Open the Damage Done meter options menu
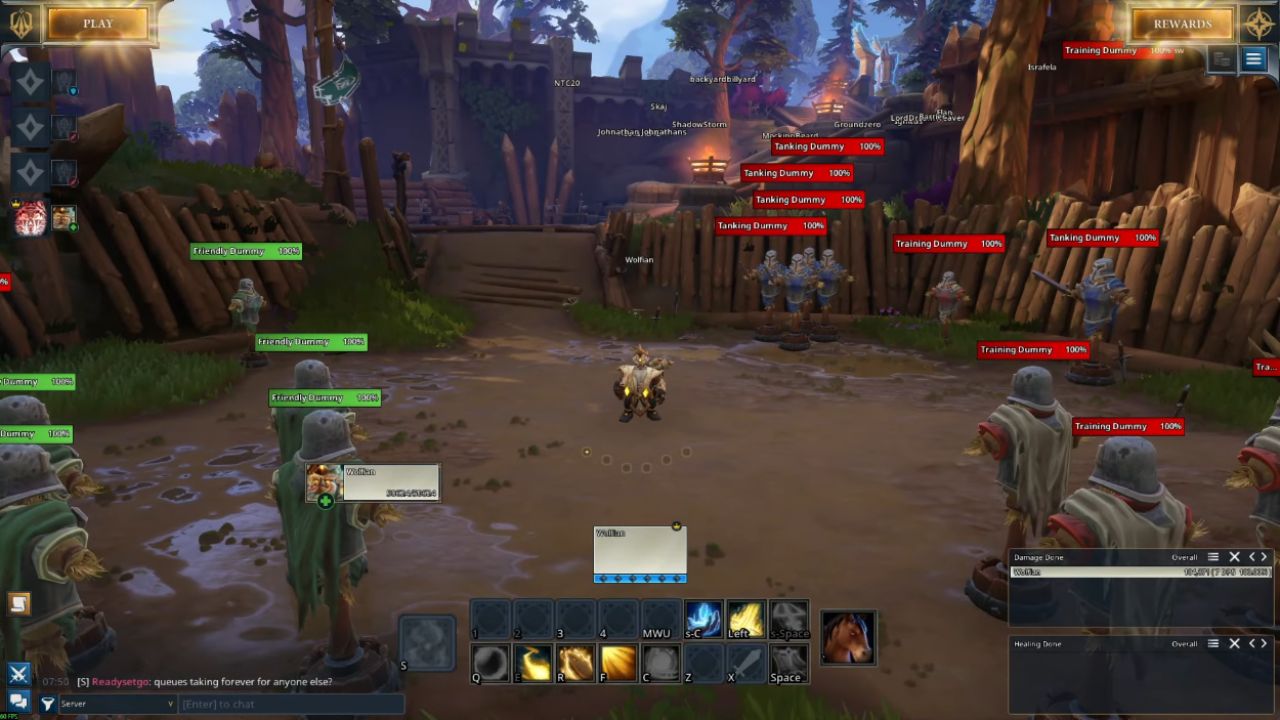1280x720 pixels. 1213,557
